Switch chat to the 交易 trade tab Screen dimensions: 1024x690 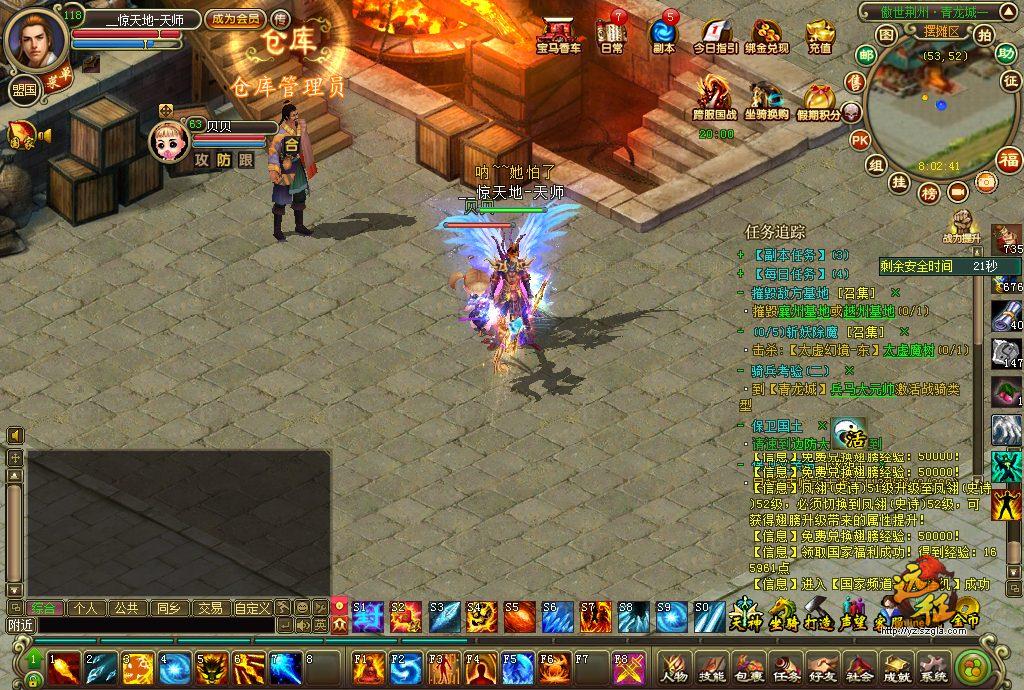coord(209,607)
